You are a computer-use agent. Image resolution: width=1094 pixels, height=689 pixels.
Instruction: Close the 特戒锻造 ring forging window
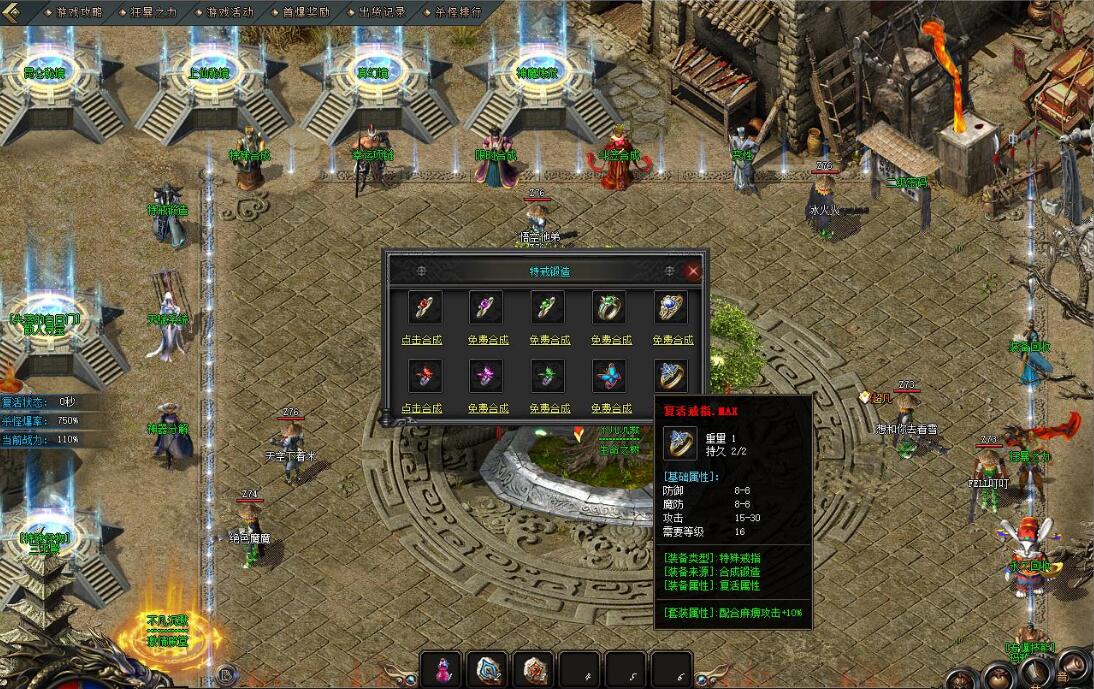tap(693, 271)
